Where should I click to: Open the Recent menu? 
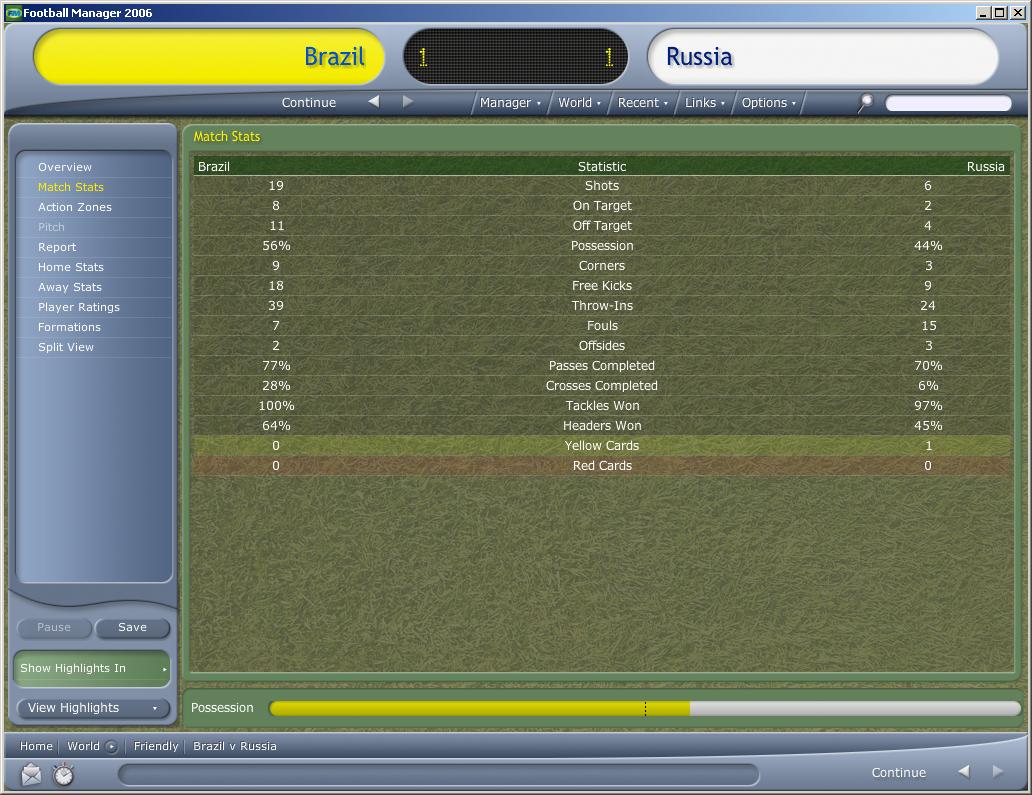point(643,103)
